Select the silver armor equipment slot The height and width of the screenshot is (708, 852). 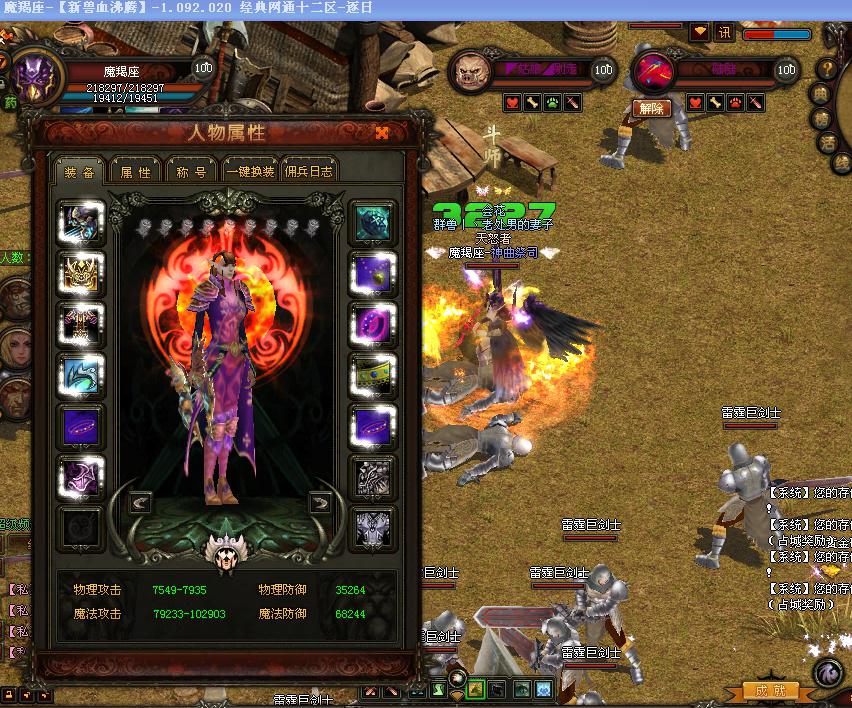point(373,478)
